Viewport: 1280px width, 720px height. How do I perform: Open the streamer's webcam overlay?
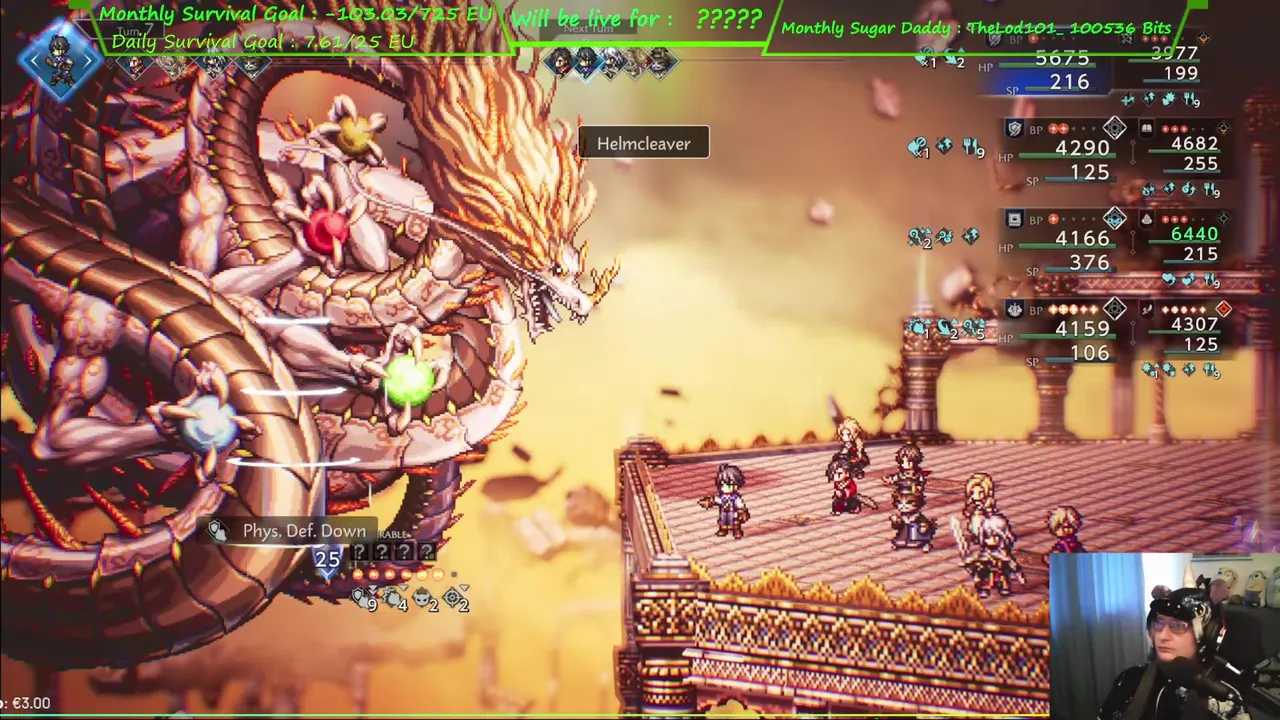click(1165, 636)
